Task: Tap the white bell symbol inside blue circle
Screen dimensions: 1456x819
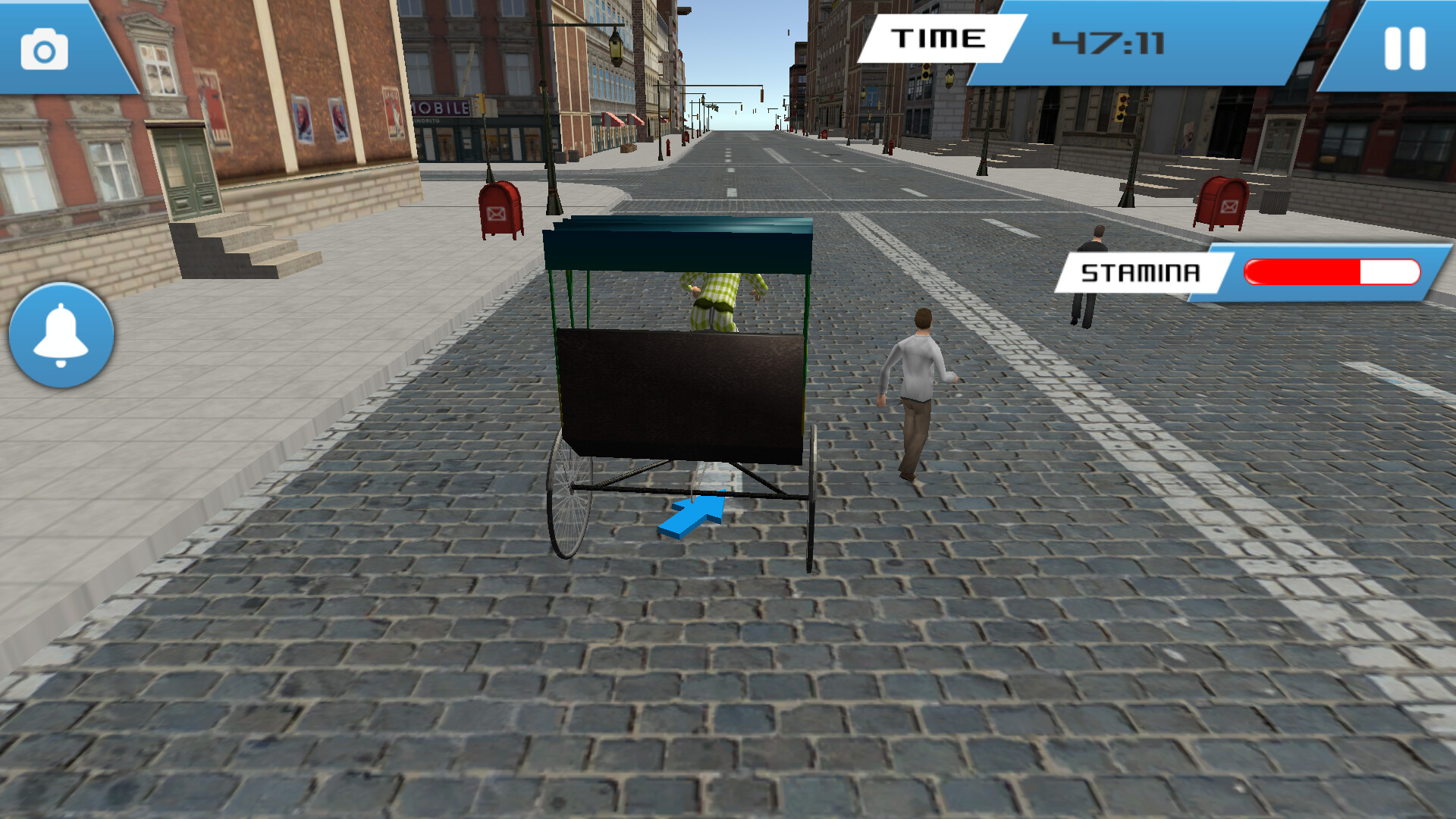Action: [60, 332]
